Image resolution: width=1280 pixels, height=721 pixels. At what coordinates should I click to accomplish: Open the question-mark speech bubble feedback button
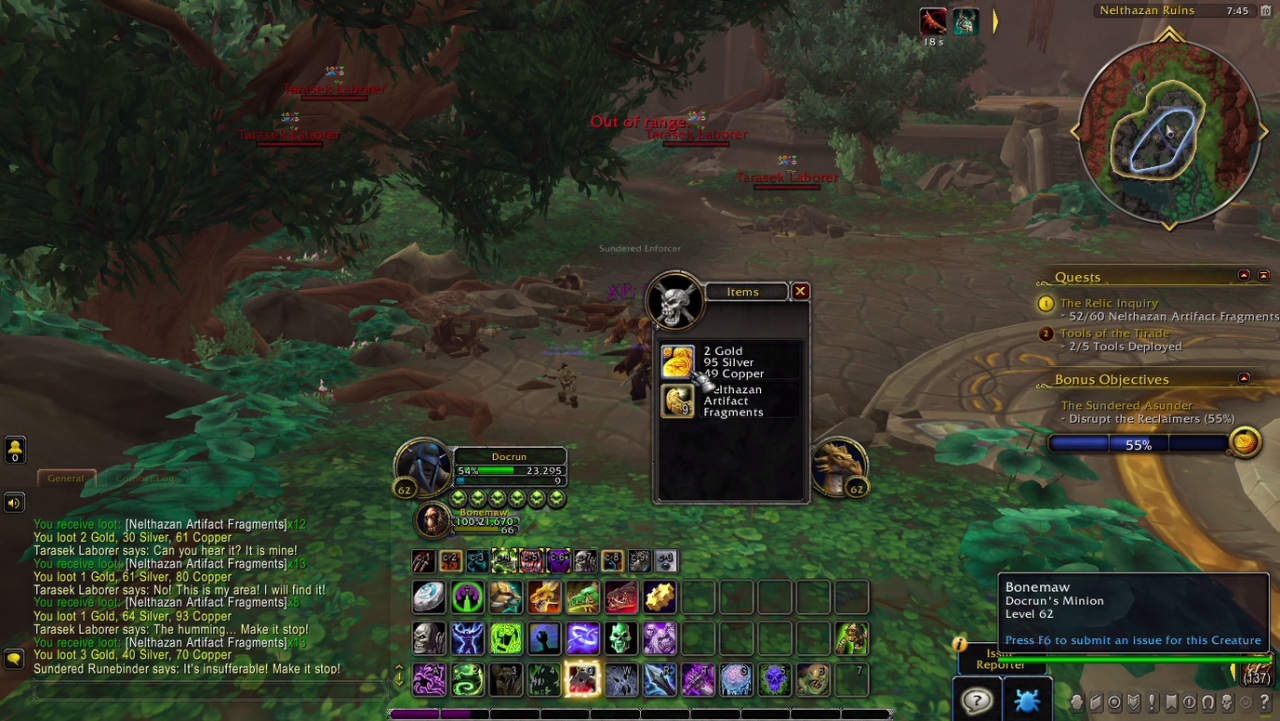point(976,699)
